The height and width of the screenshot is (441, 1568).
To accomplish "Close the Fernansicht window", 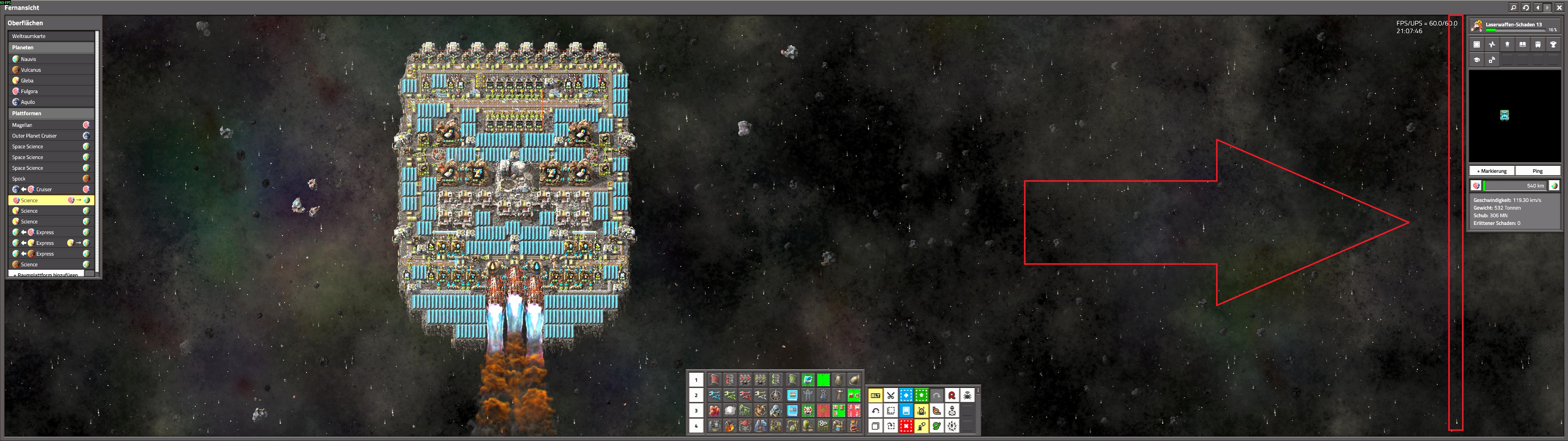I will (1559, 7).
